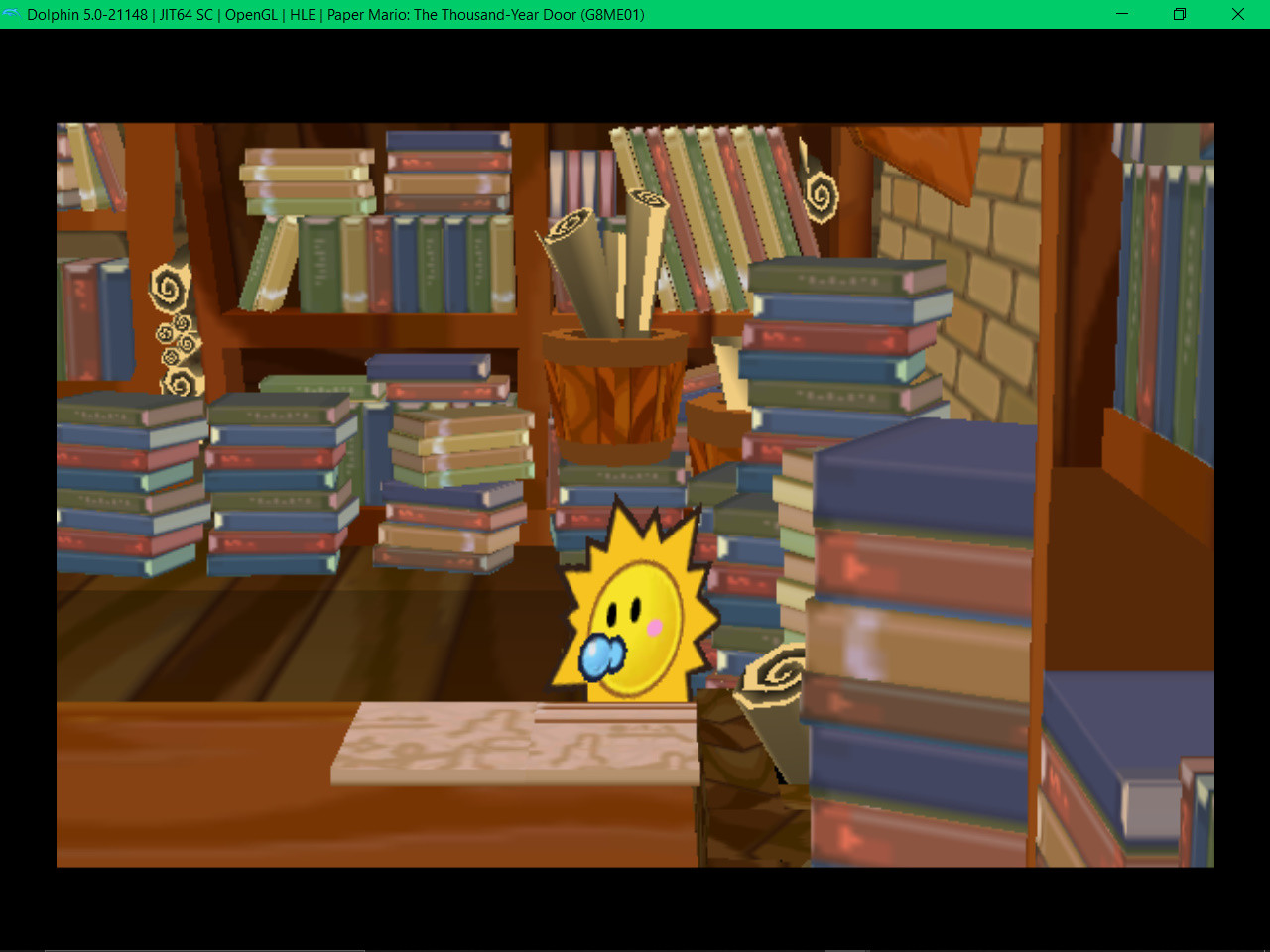Click the Dolphin emulator icon in the title bar
The width and height of the screenshot is (1270, 952).
11,15
